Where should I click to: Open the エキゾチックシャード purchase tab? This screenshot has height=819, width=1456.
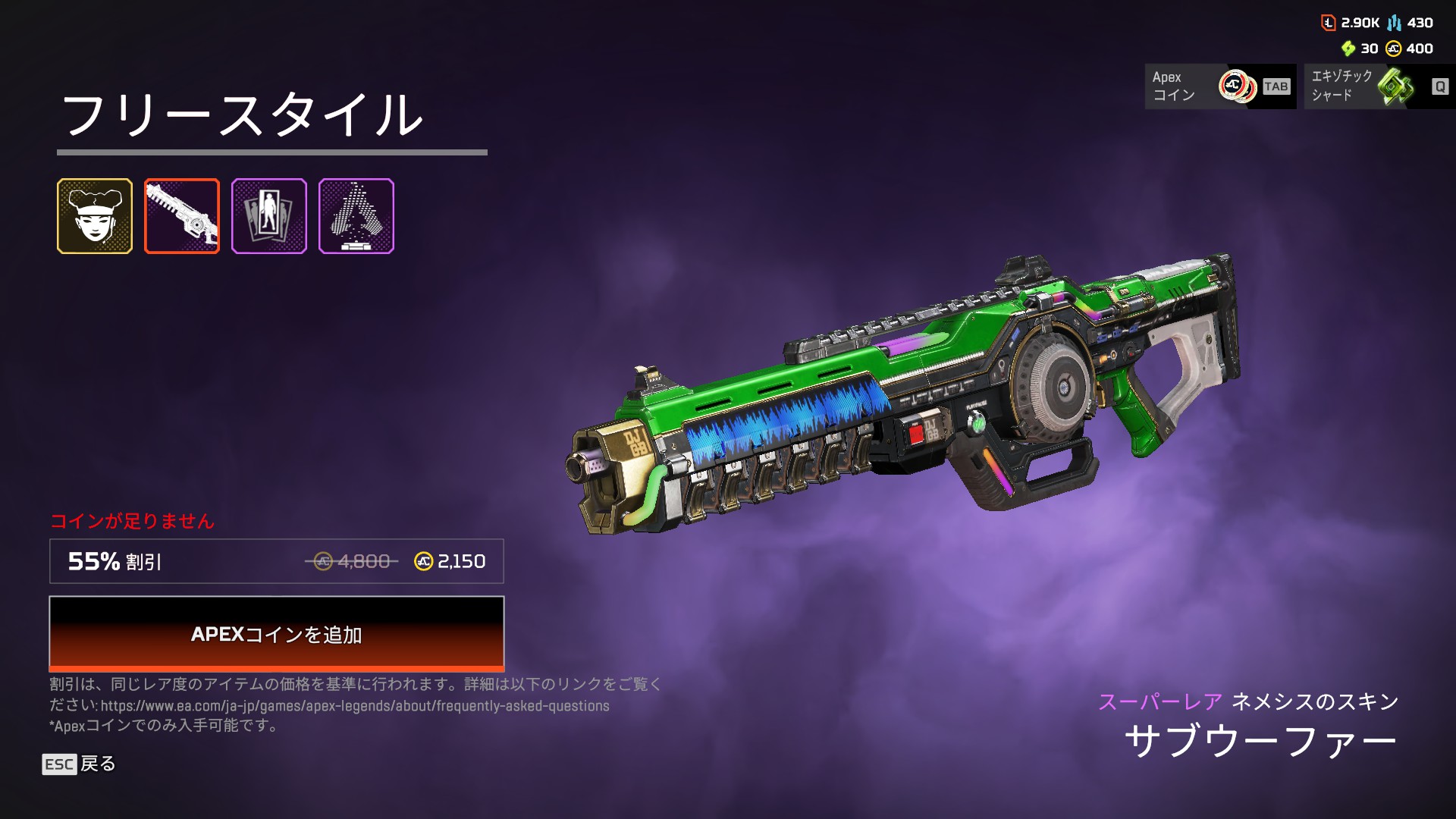coord(1379,86)
